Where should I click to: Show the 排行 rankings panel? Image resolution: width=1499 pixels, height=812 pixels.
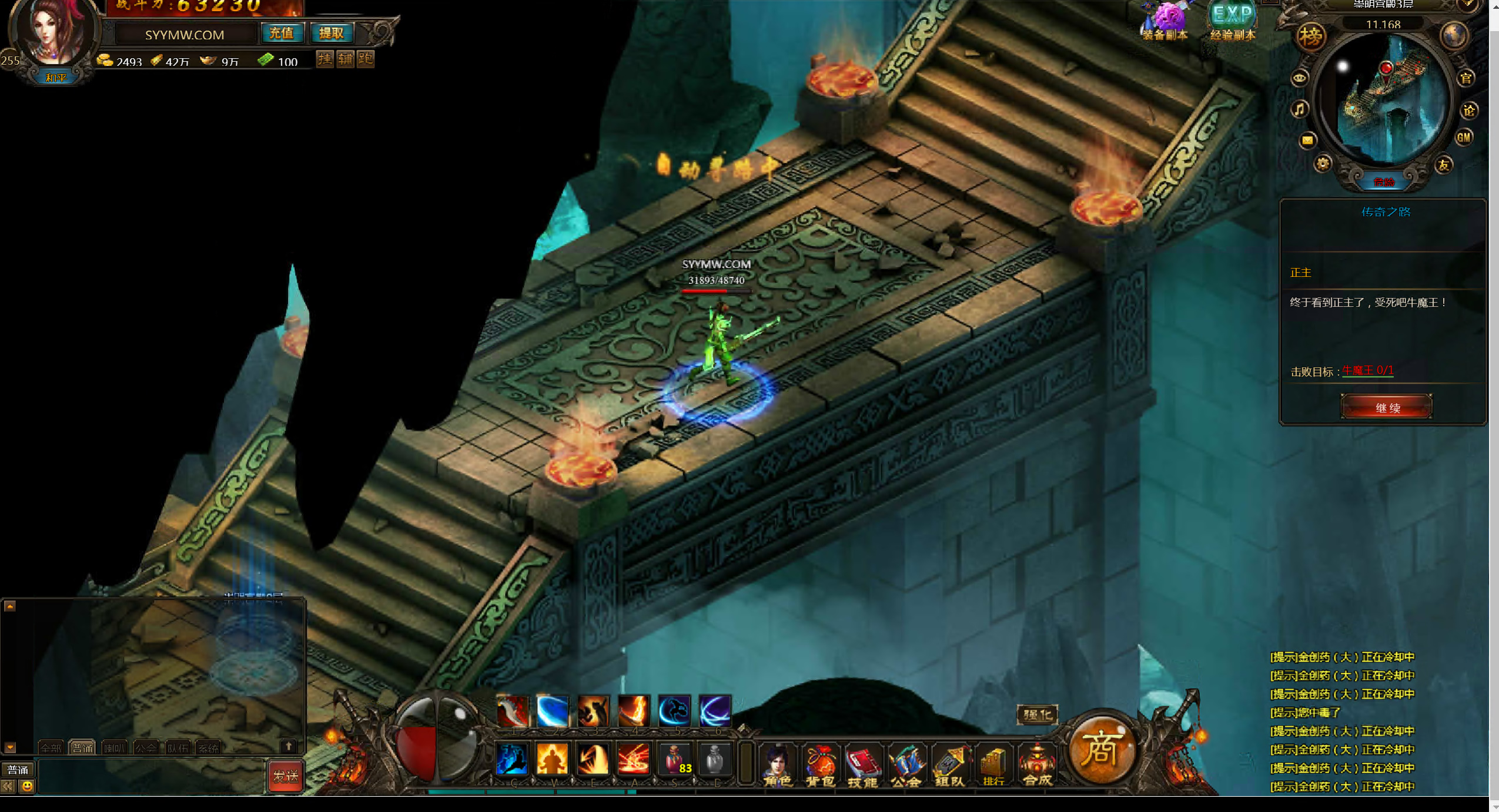(x=993, y=765)
